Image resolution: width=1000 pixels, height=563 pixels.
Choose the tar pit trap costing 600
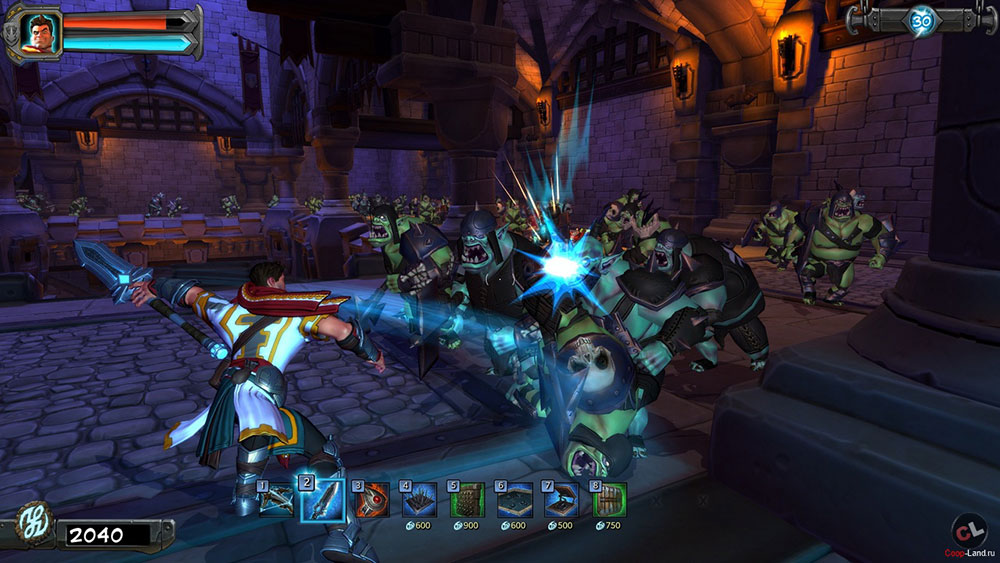pyautogui.click(x=514, y=499)
